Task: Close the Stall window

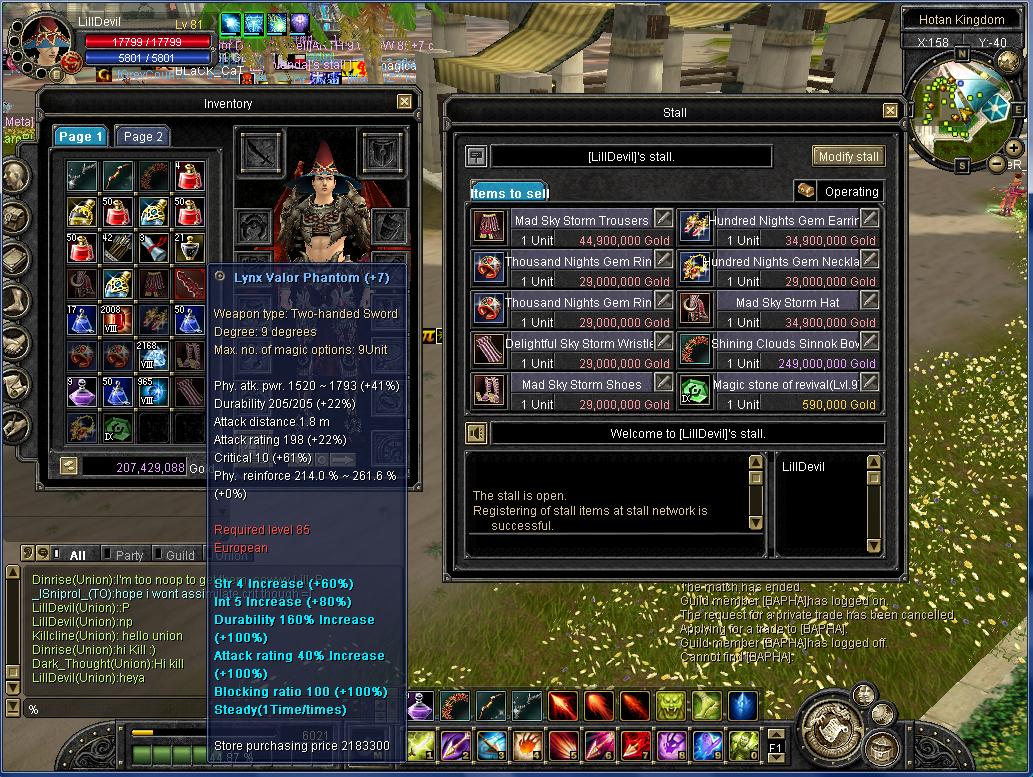Action: tap(890, 111)
